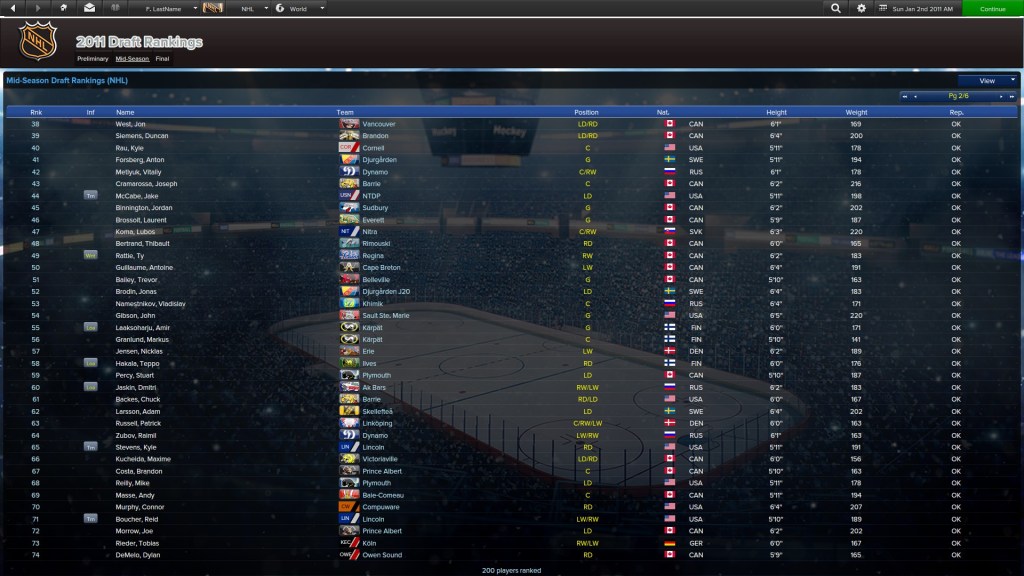Open the settings gear icon
Screen dimensions: 1024x576
861,8
